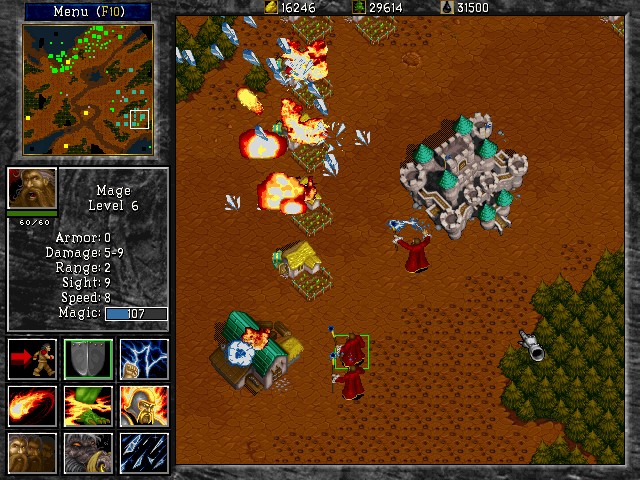This screenshot has width=640, height=480.
Task: Select the Move command icon
Action: 32,359
